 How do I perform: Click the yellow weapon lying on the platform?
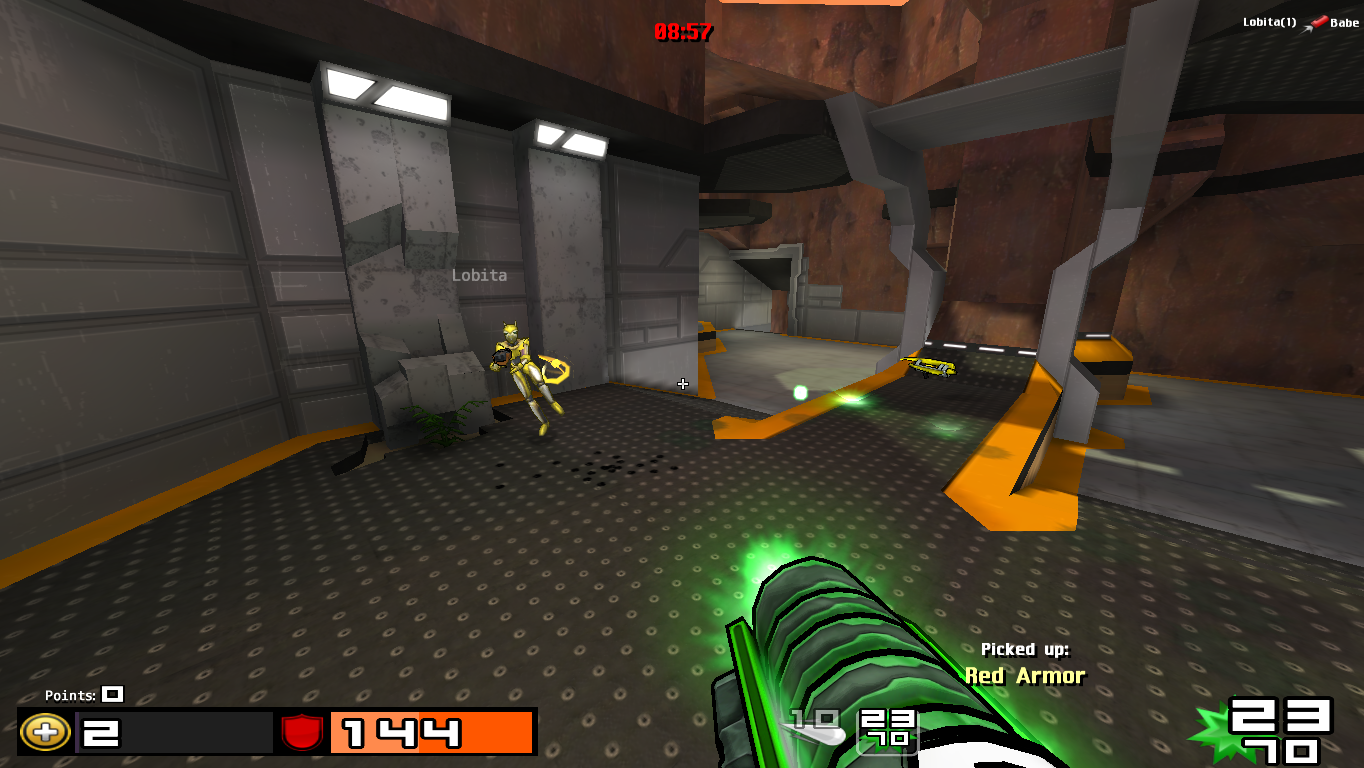931,364
